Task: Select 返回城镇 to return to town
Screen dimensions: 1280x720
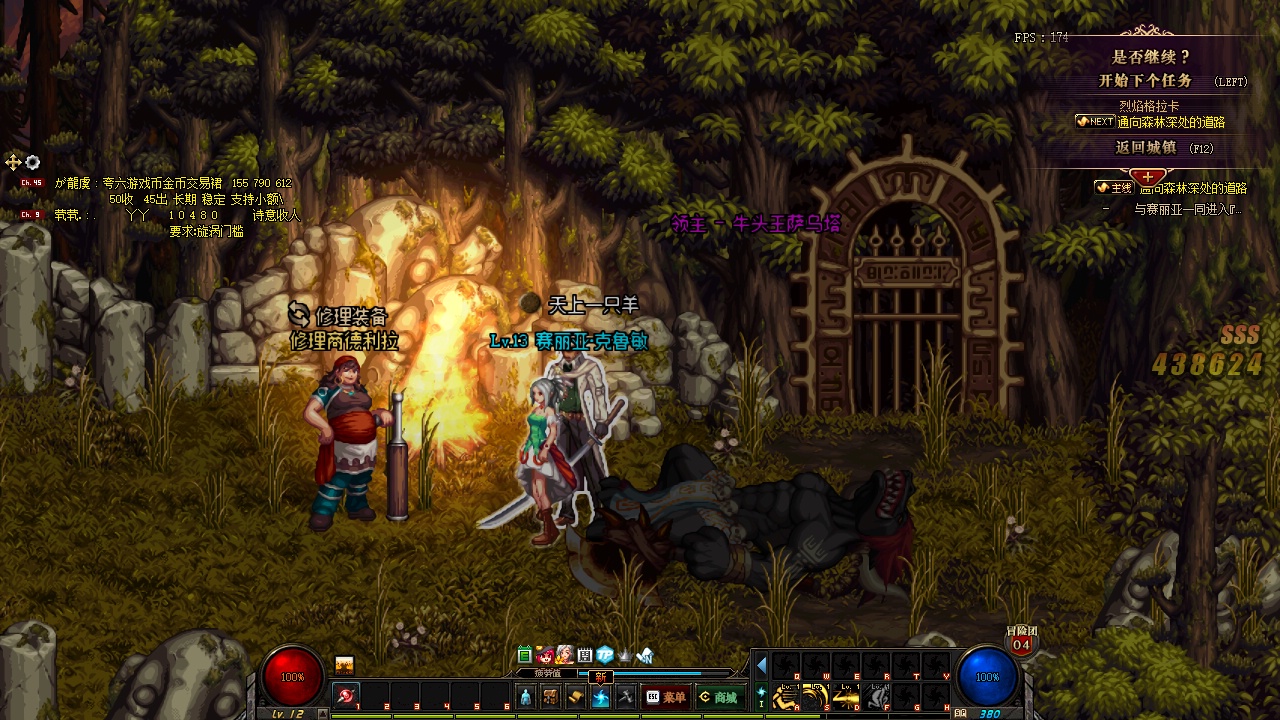Action: pos(1146,148)
